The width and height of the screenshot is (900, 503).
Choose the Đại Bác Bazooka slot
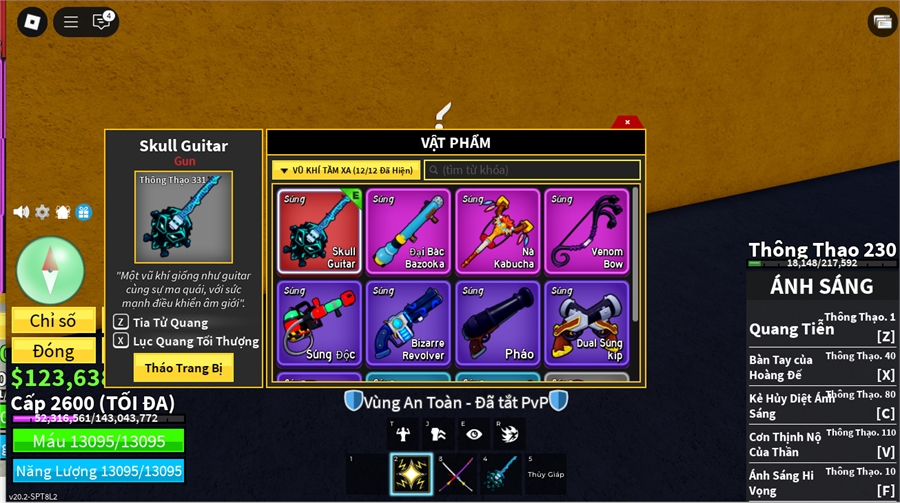(x=407, y=231)
